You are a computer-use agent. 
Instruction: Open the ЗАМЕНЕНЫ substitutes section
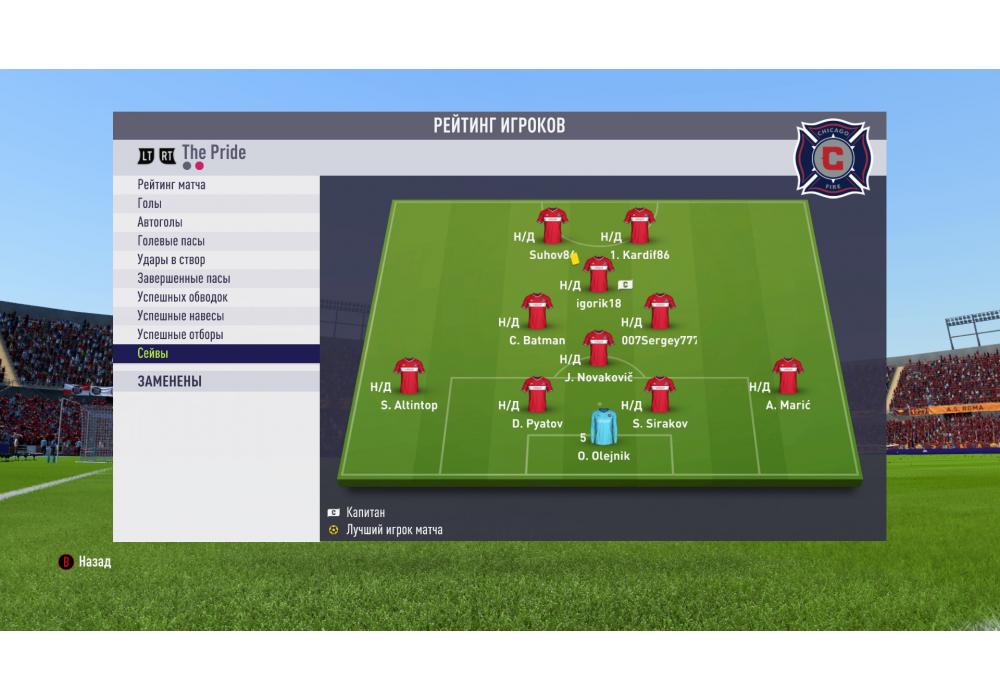(x=216, y=381)
